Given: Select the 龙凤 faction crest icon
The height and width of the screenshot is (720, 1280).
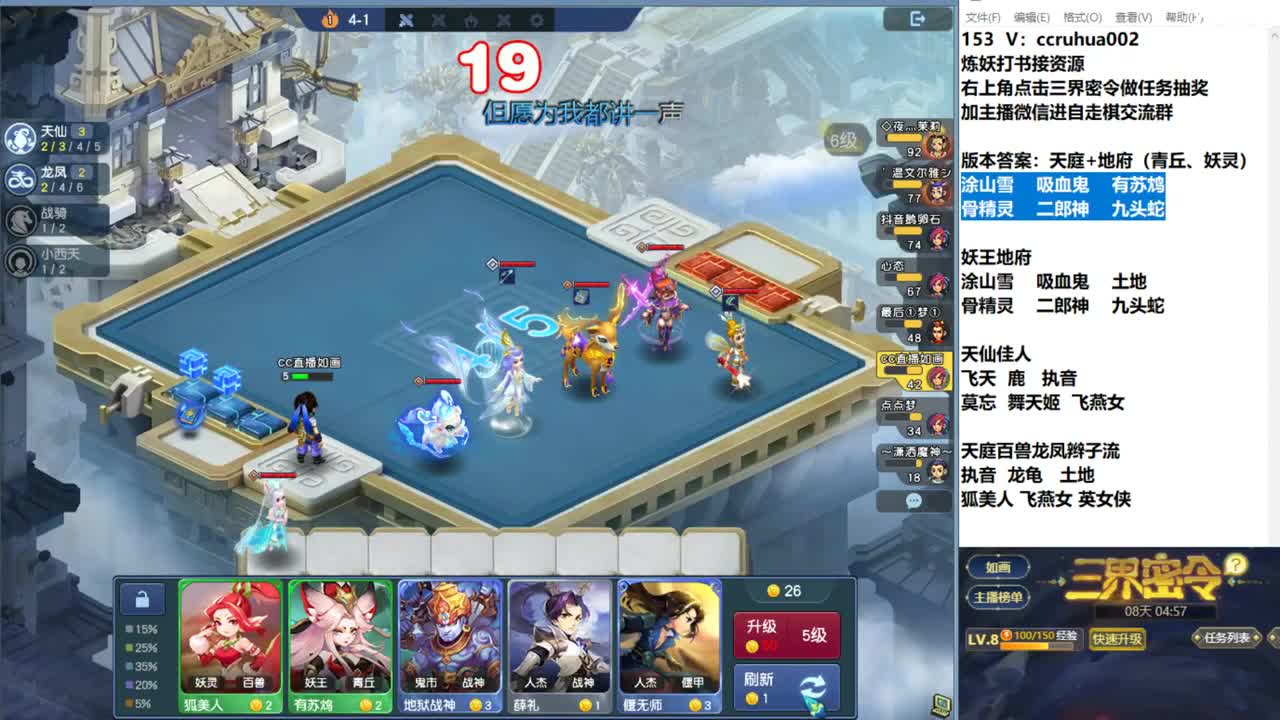Looking at the screenshot, I should pyautogui.click(x=23, y=177).
